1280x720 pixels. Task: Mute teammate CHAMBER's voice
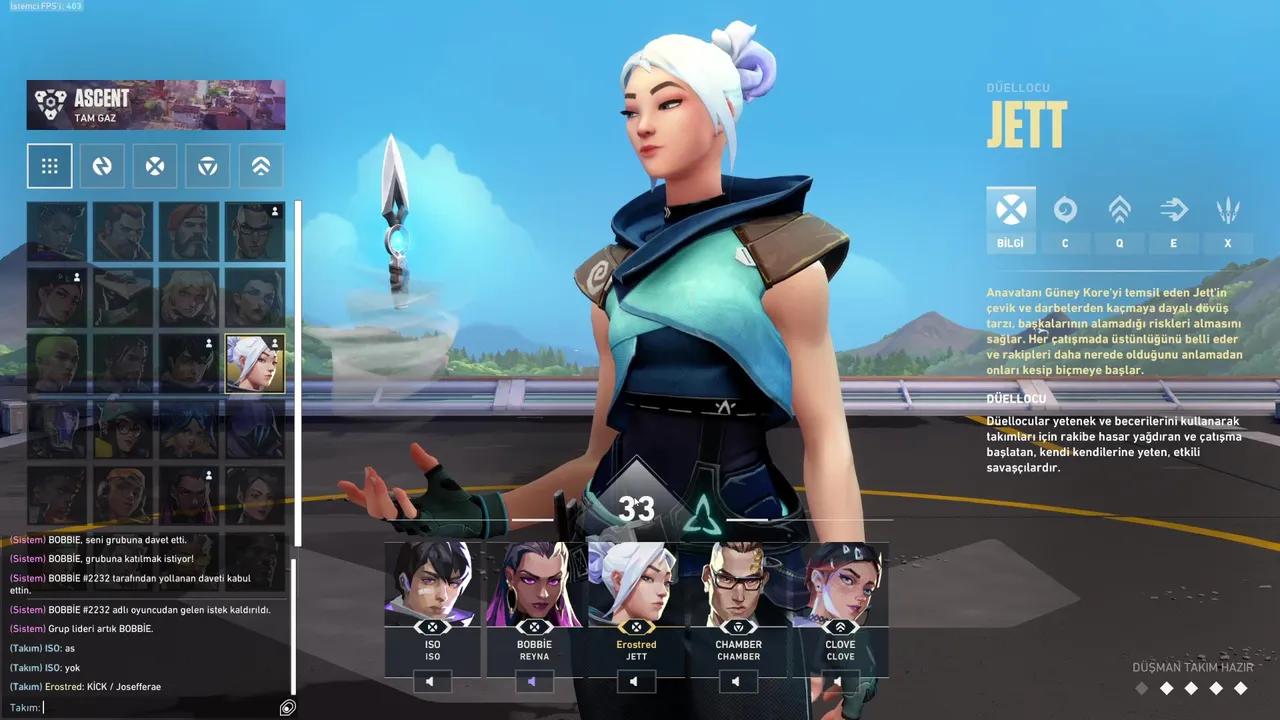[x=737, y=681]
